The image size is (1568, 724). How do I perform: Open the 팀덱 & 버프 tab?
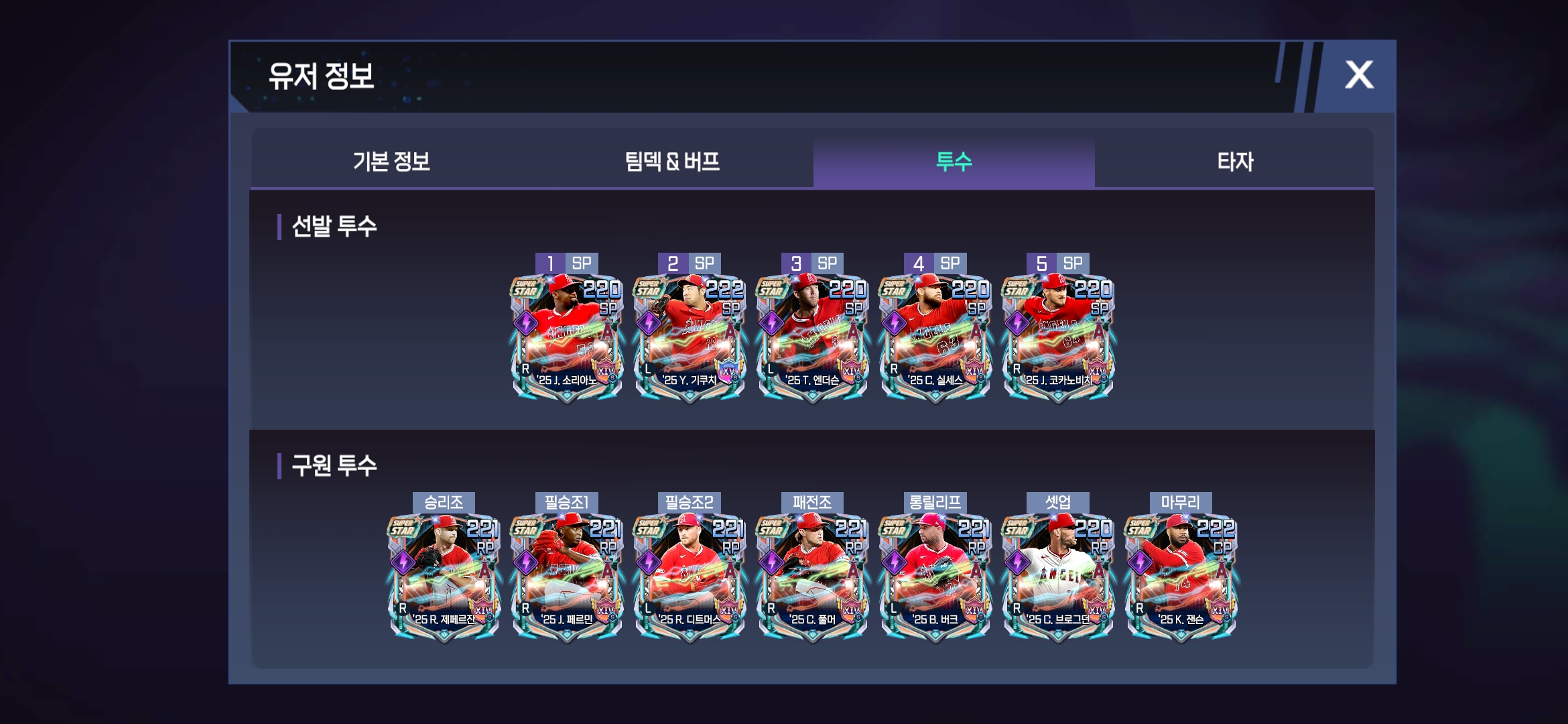click(x=672, y=162)
